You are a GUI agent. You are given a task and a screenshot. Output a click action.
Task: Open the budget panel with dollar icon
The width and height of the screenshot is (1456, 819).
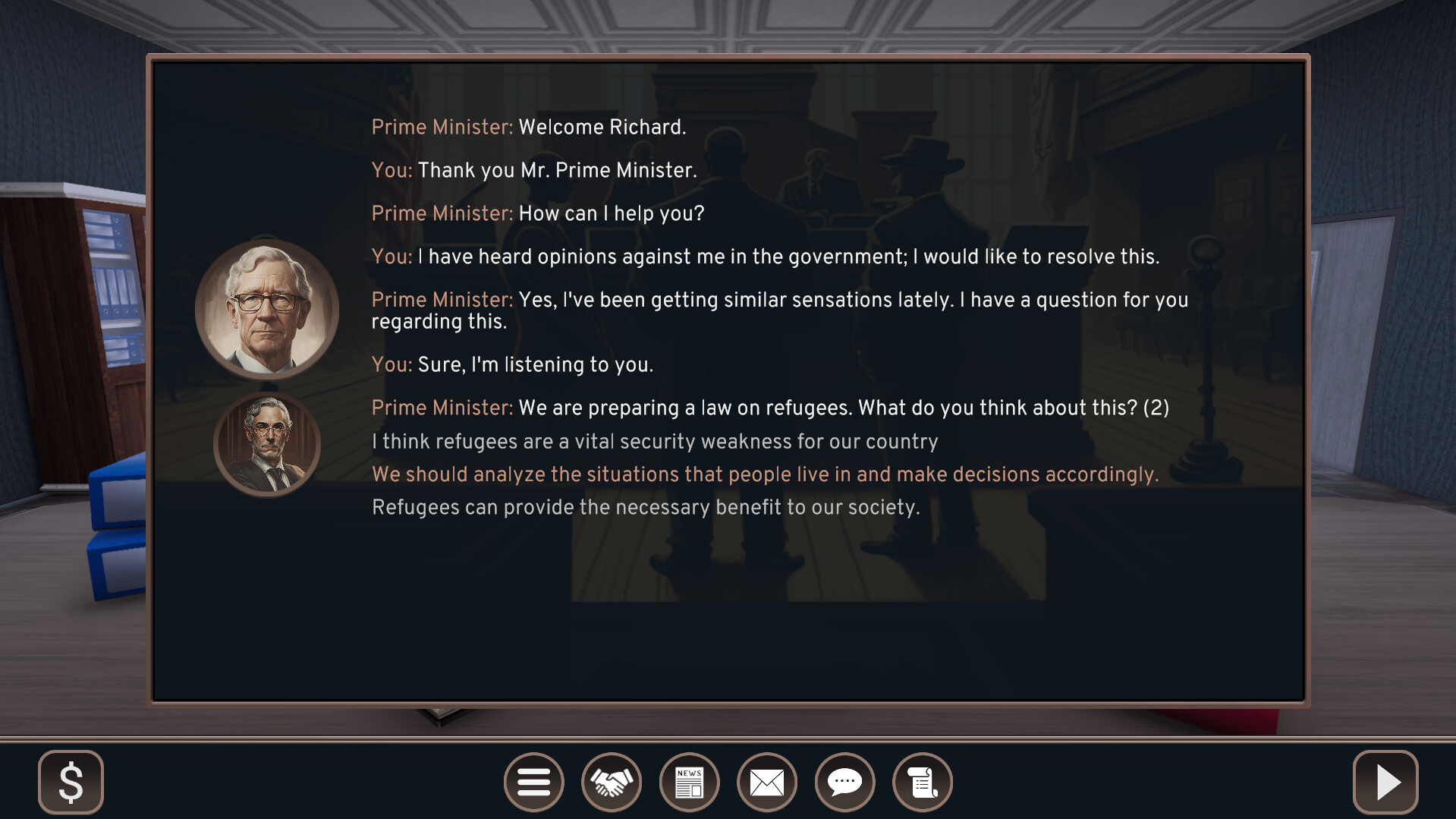pos(71,782)
